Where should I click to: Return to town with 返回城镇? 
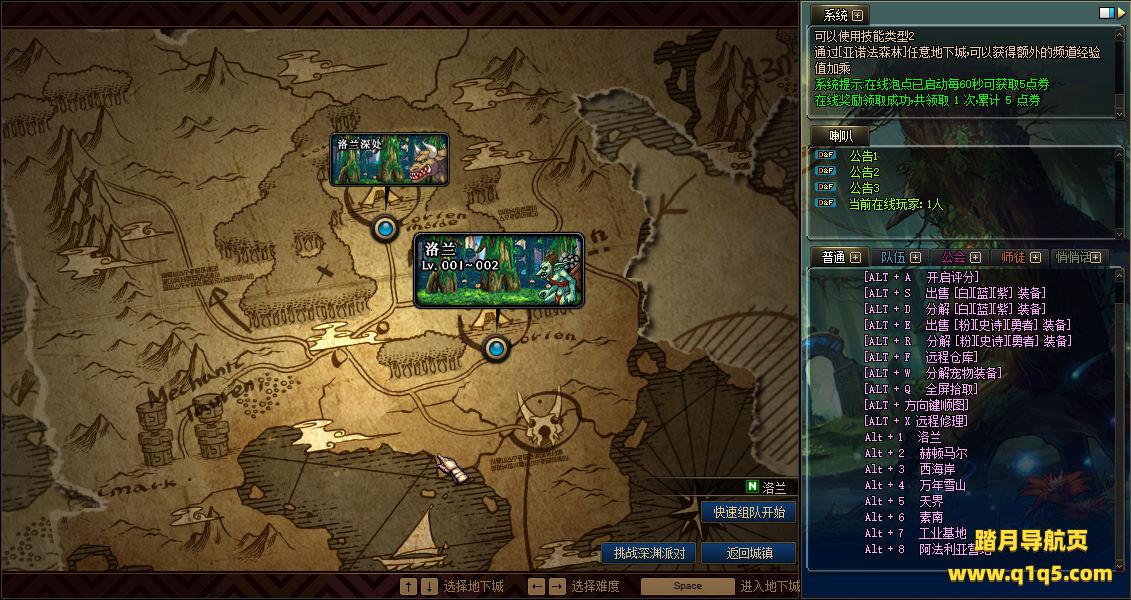coord(748,553)
